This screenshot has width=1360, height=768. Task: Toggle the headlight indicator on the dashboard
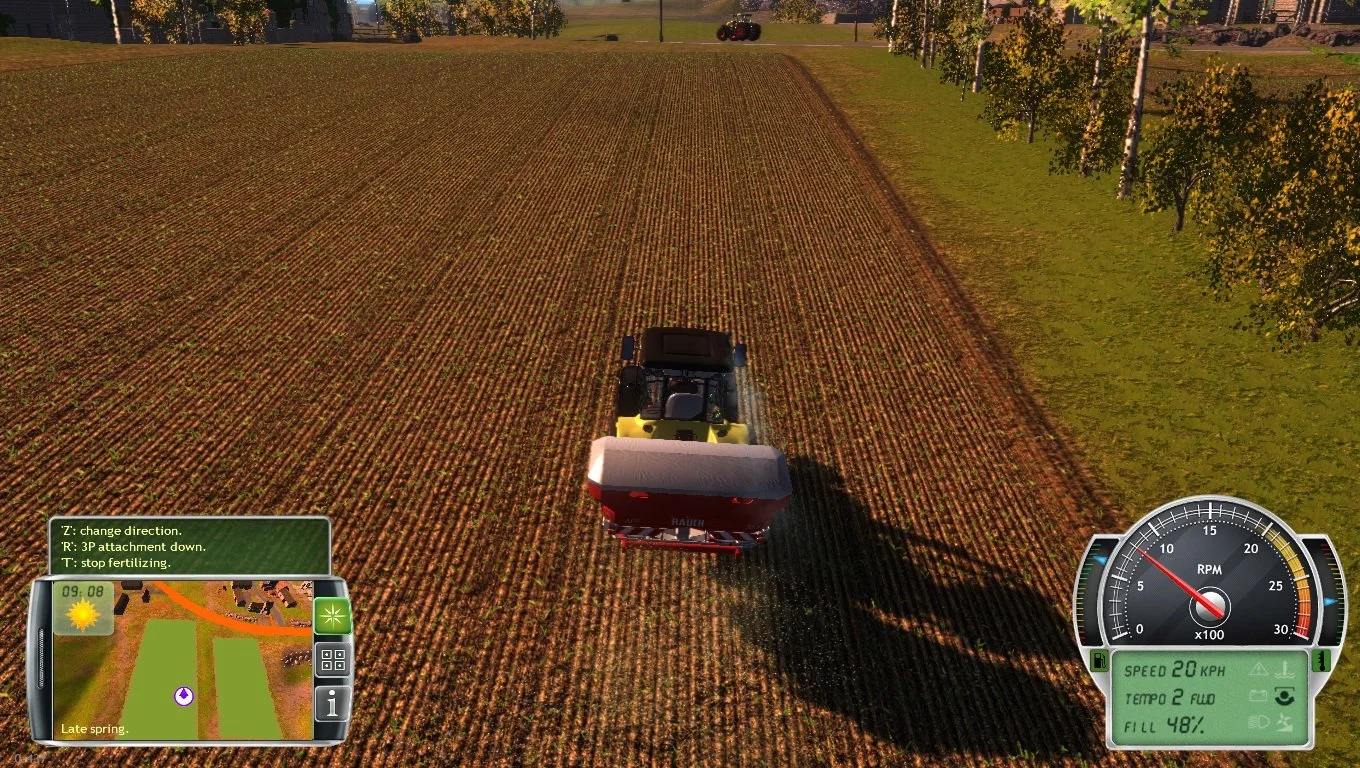pyautogui.click(x=1260, y=721)
